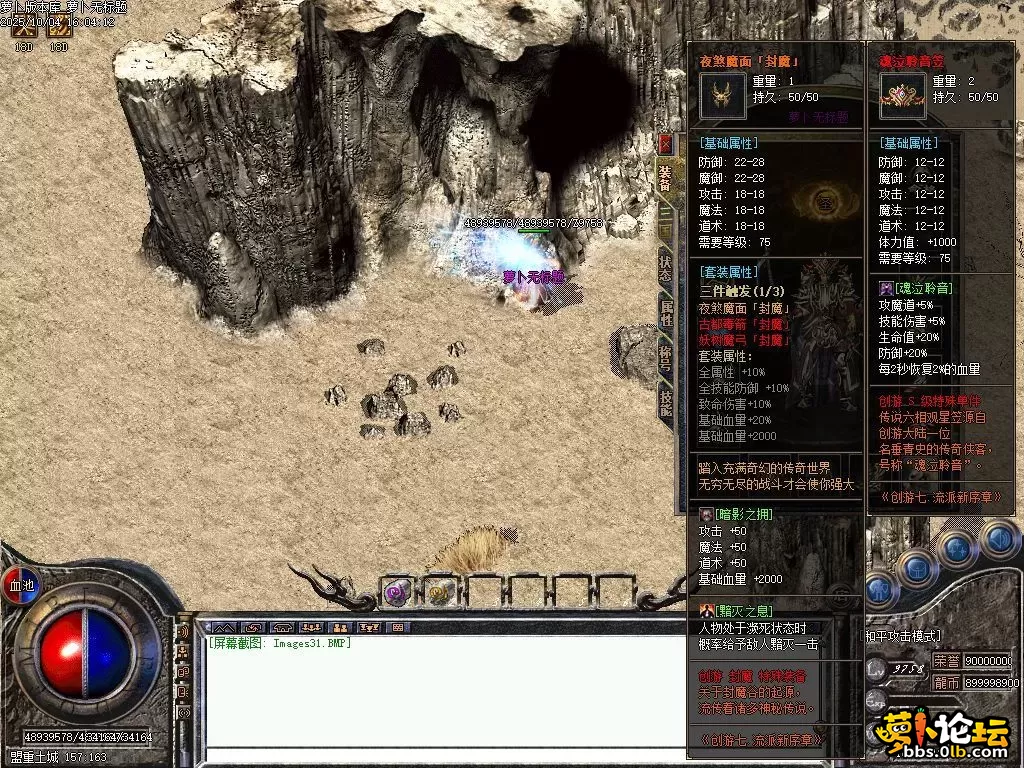1024x768 pixels.
Task: Switch to the 技能 skills tab
Action: [x=666, y=402]
